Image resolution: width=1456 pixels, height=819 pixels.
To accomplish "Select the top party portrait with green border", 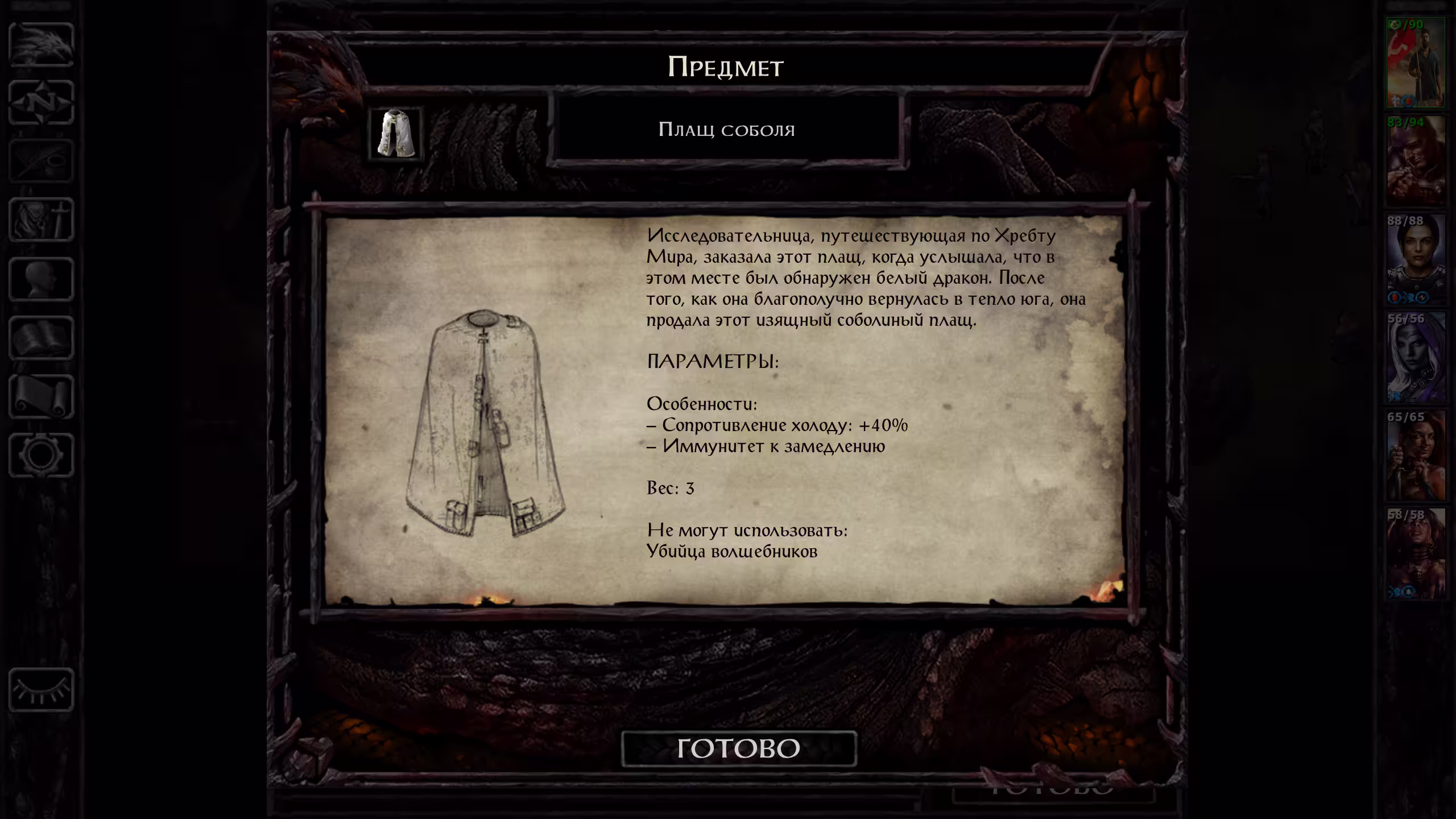I will [x=1416, y=63].
